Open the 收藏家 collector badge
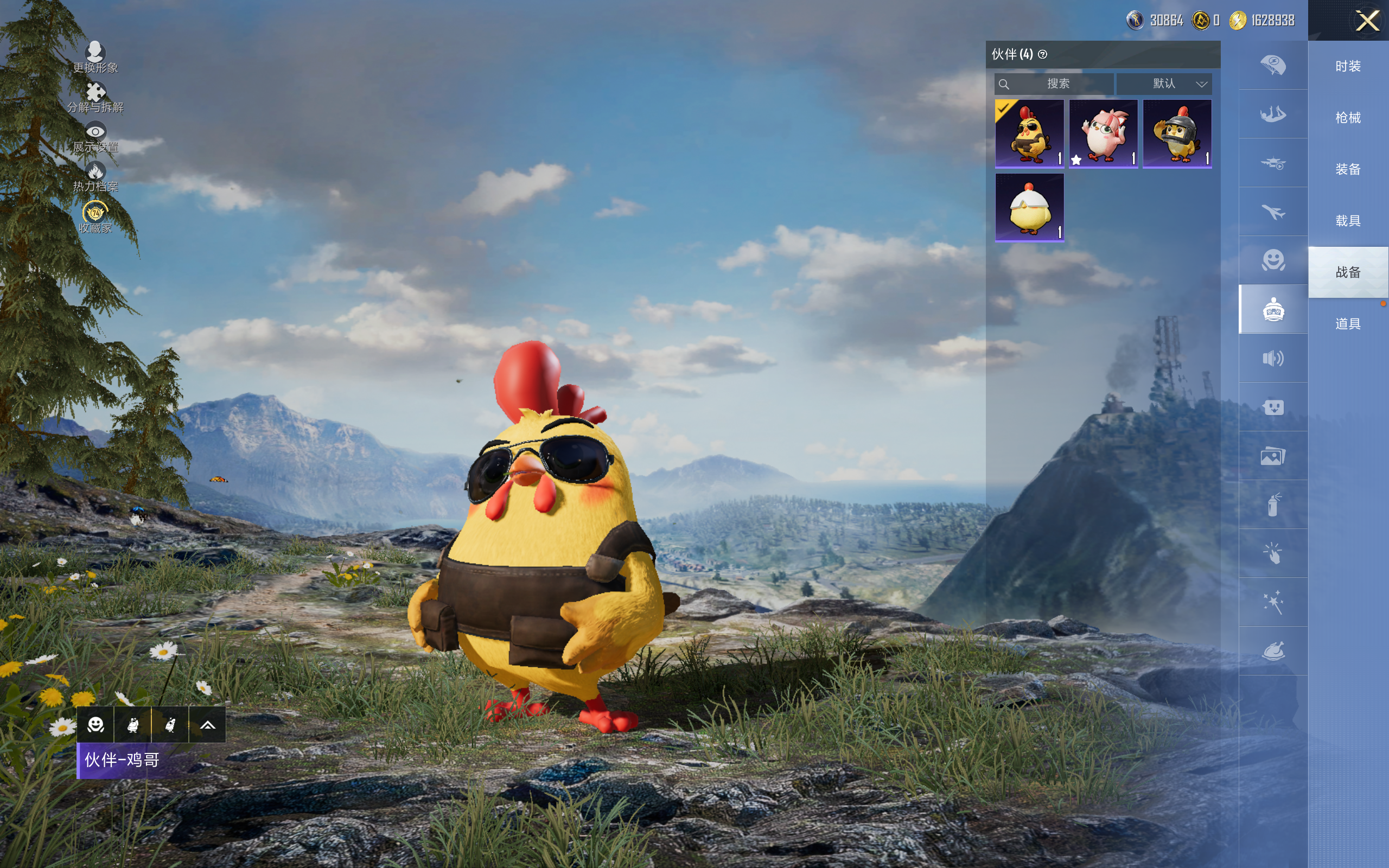The height and width of the screenshot is (868, 1389). pos(95,217)
